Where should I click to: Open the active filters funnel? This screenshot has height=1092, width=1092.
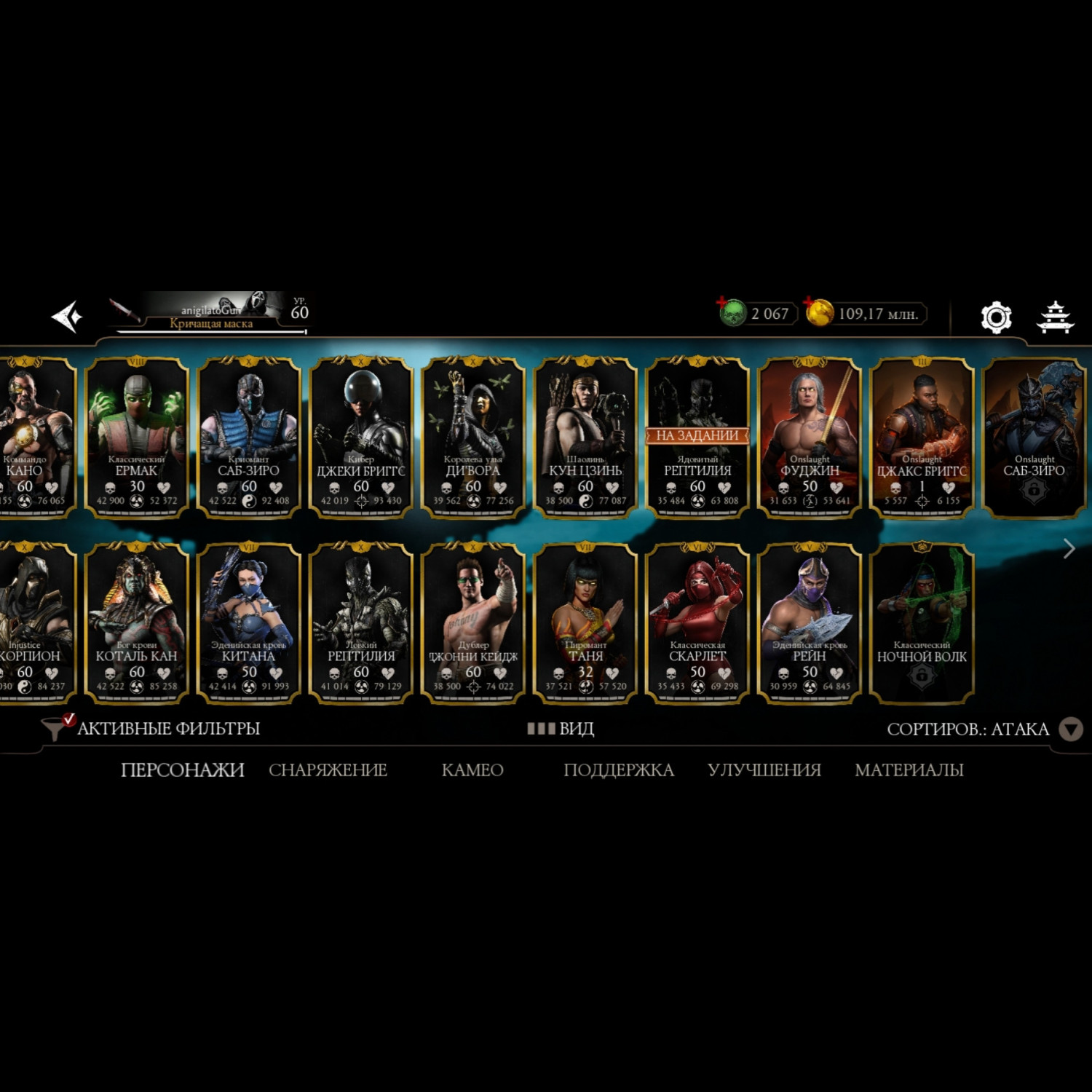[54, 728]
